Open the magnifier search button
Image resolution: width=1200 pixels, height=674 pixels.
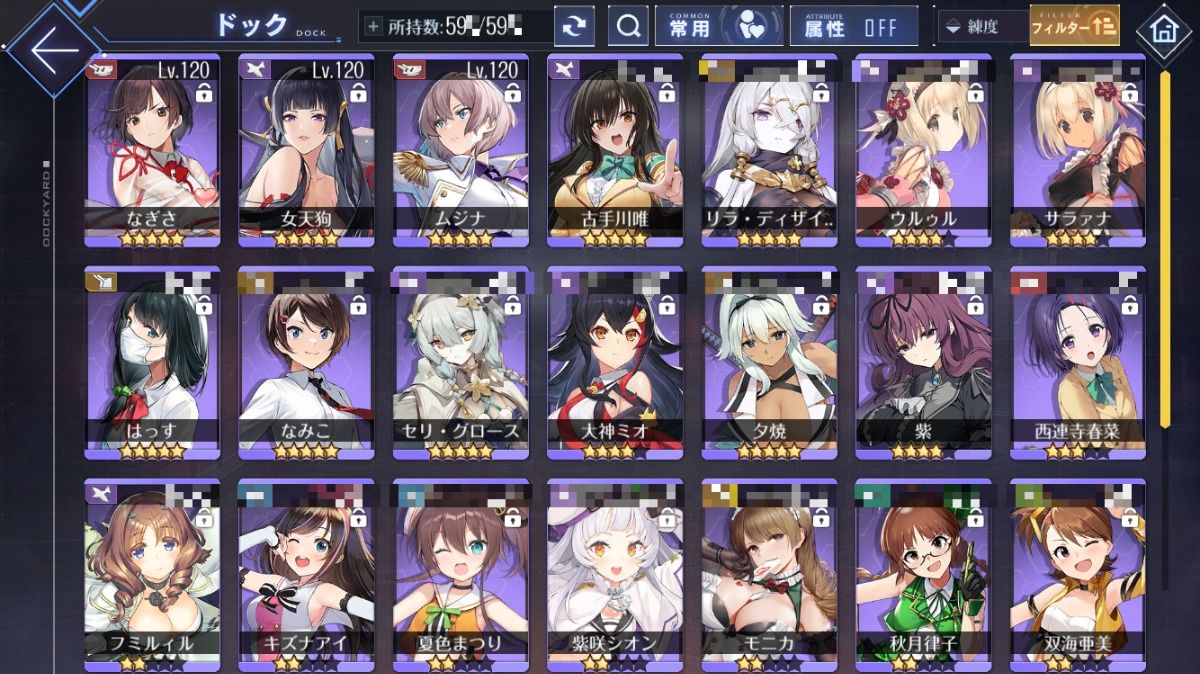(628, 27)
